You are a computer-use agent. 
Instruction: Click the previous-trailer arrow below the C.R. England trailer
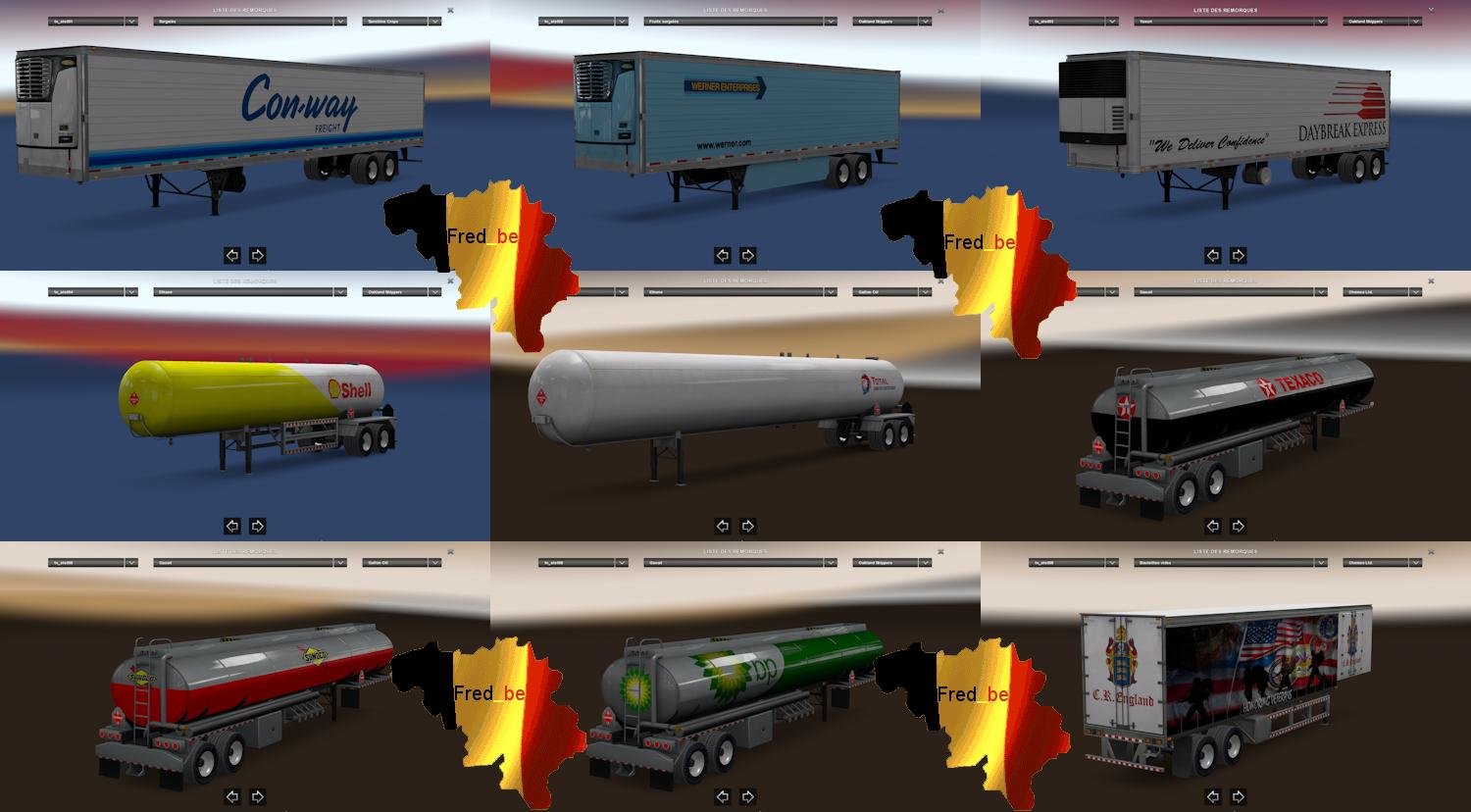[1213, 796]
